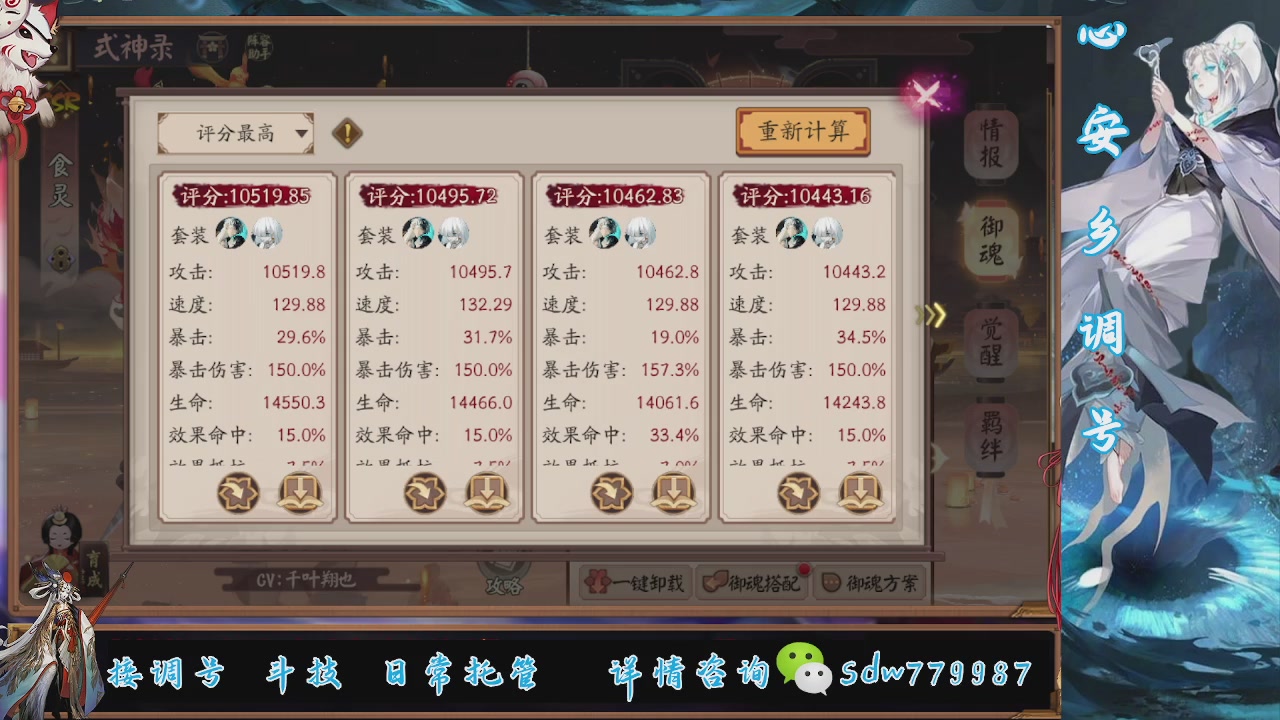Screen dimensions: 1280x720
Task: Collapse the 评分最高 selector arrow
Action: pyautogui.click(x=301, y=133)
